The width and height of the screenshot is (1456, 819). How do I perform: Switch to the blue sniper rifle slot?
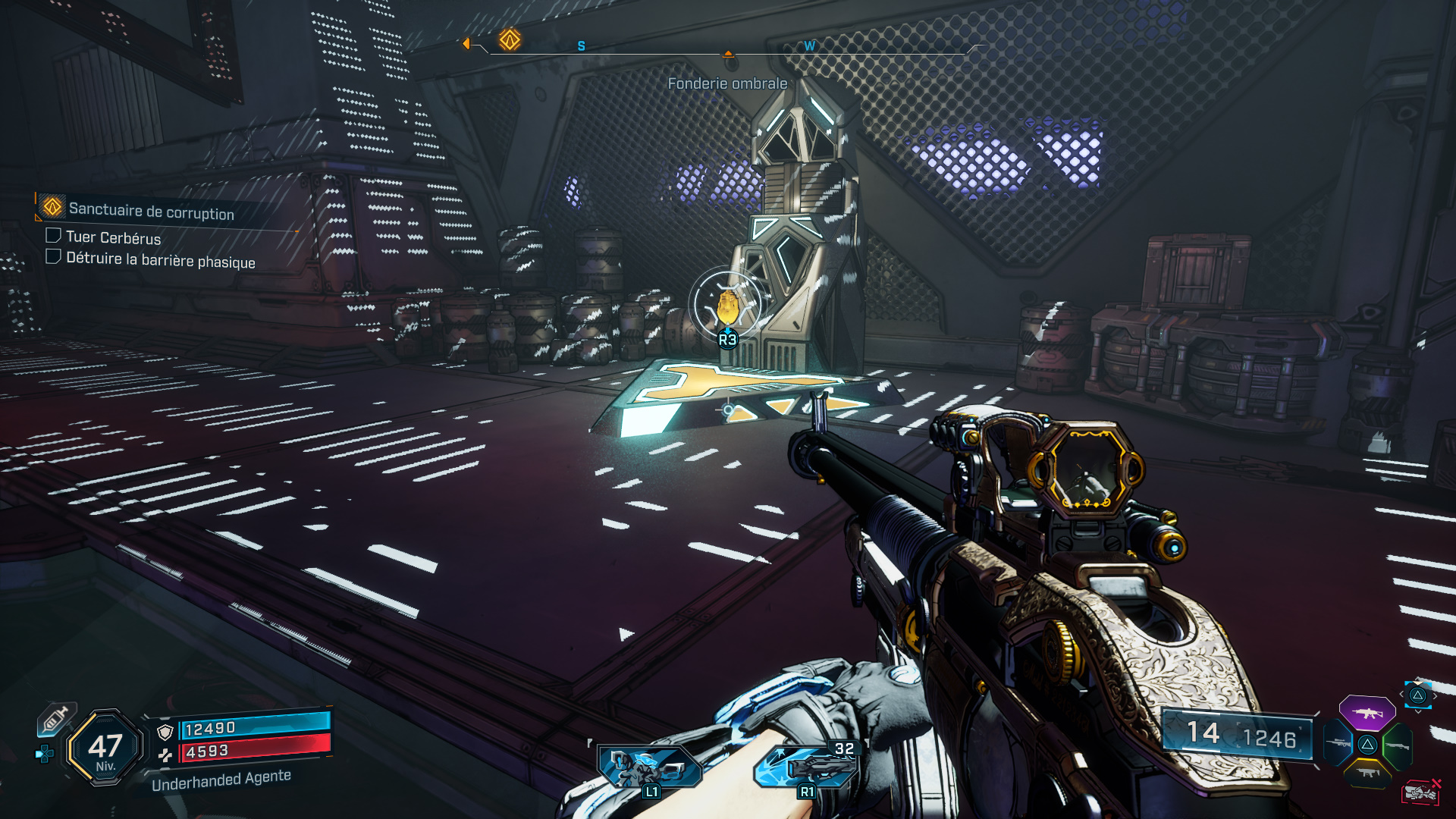(x=1337, y=743)
